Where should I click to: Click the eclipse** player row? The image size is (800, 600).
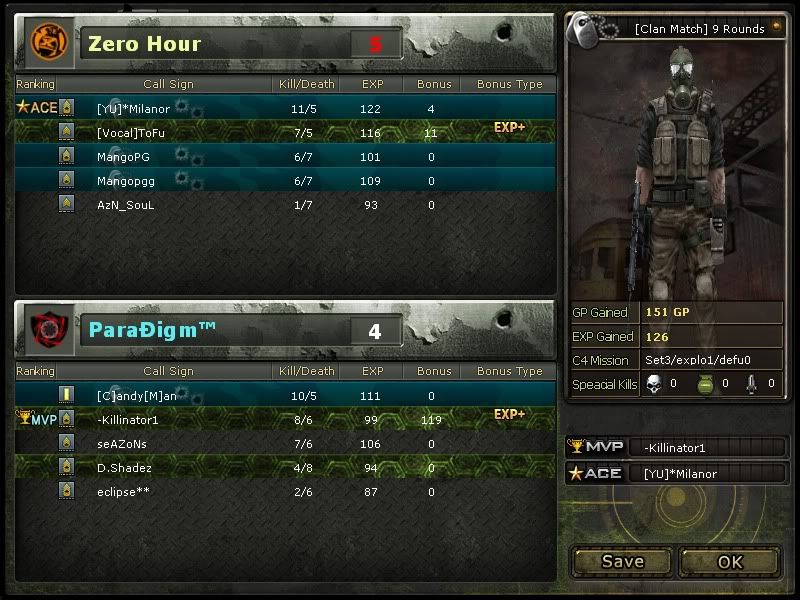pyautogui.click(x=285, y=492)
